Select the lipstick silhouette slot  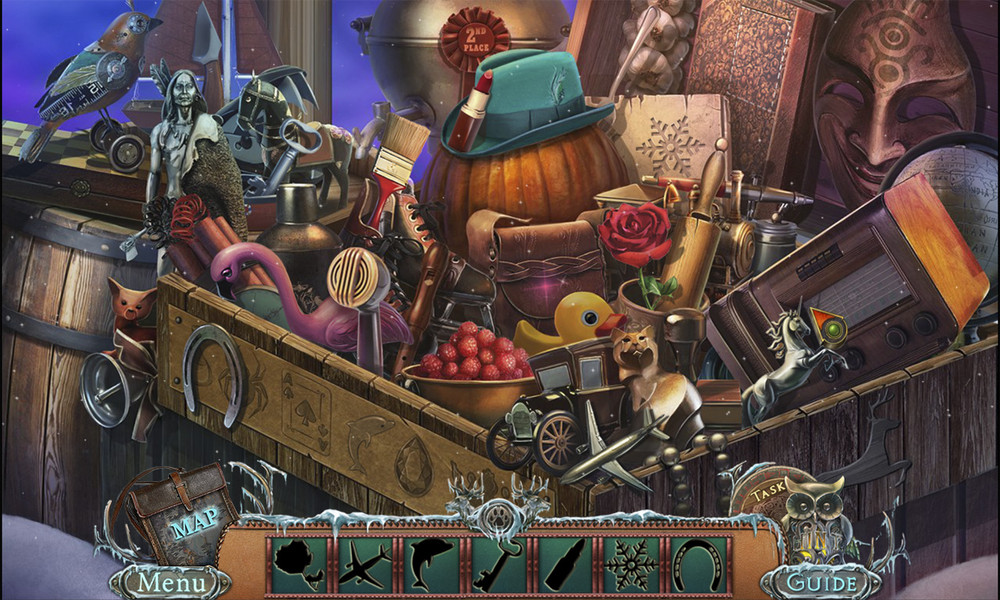pyautogui.click(x=565, y=565)
